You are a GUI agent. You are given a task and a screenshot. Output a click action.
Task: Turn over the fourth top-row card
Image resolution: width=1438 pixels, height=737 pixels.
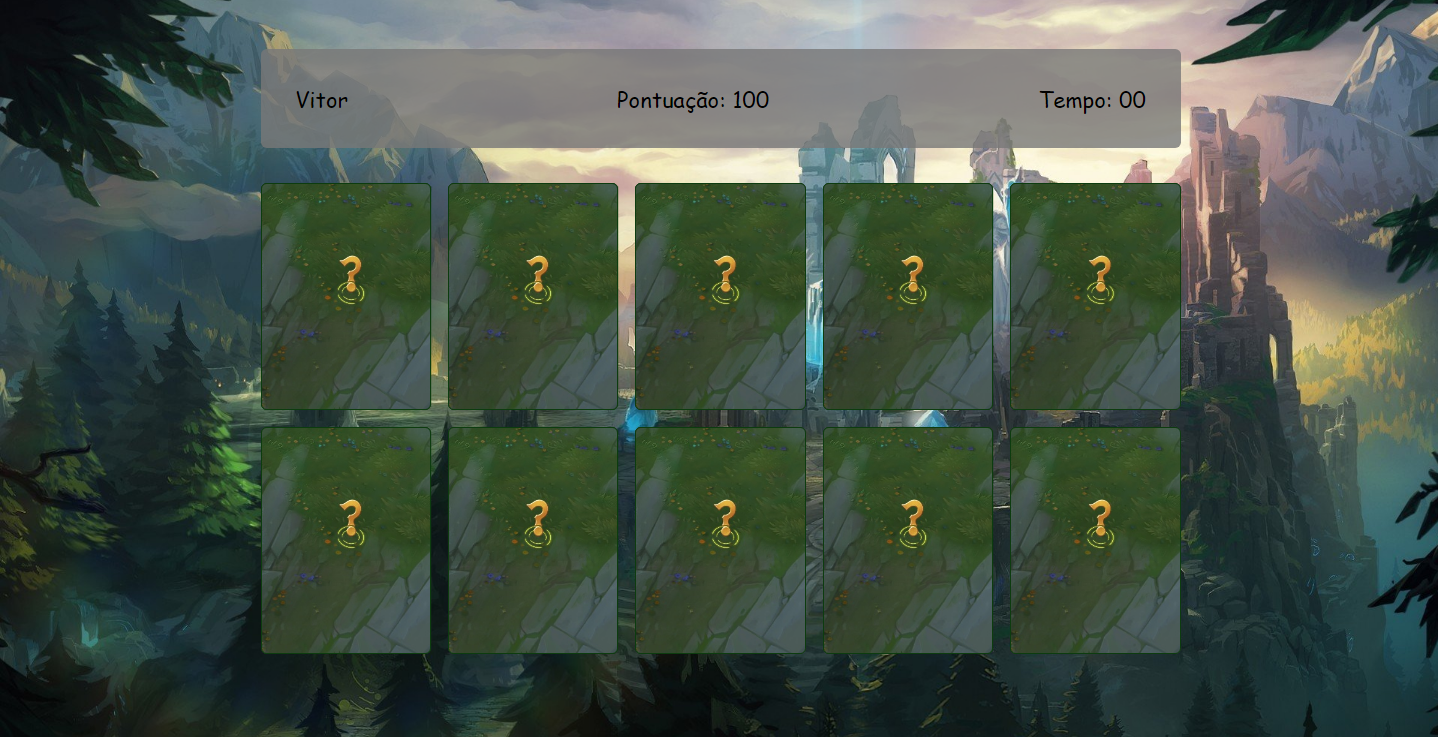tap(907, 295)
